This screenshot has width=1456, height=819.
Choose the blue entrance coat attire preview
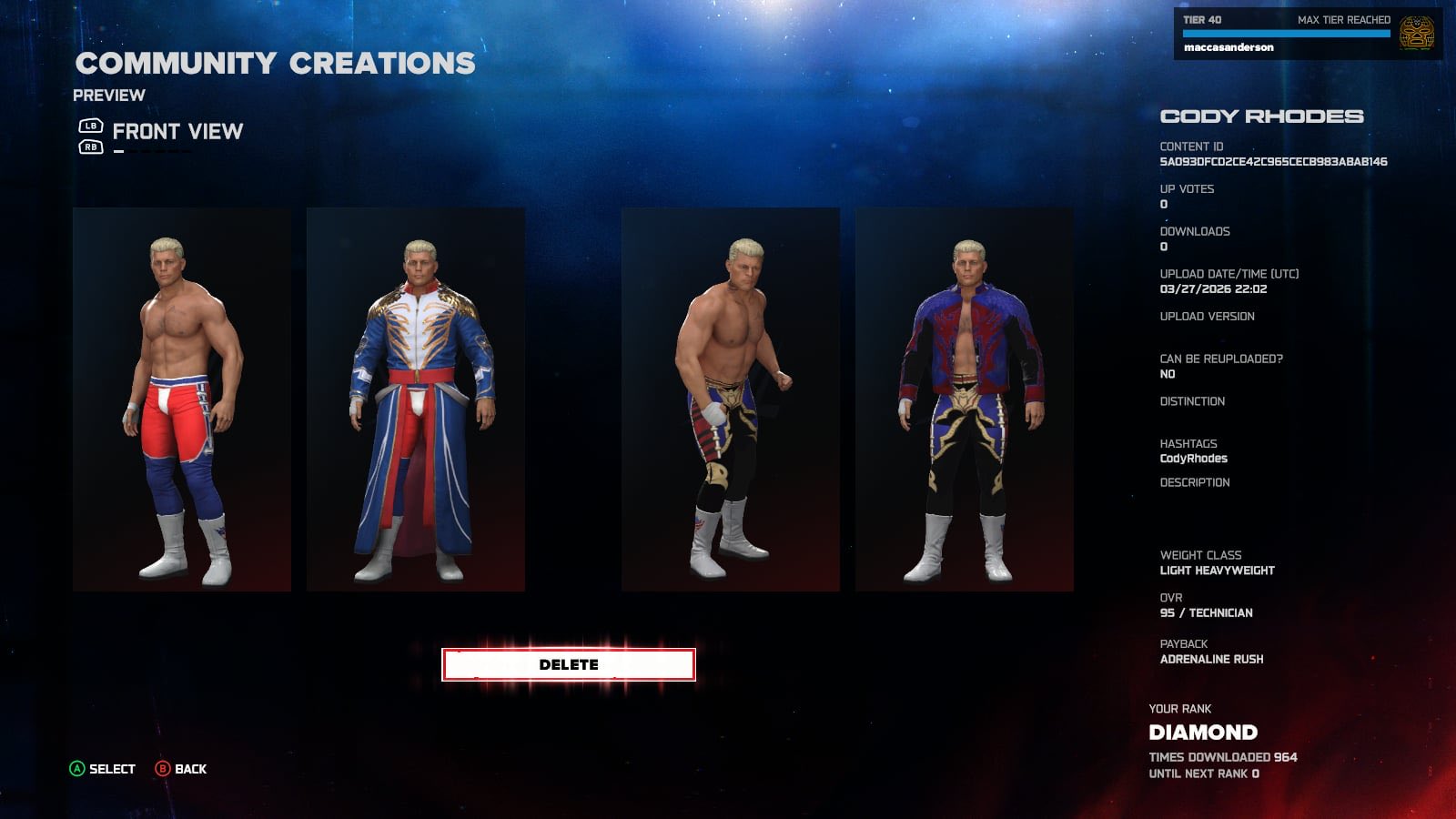(416, 399)
